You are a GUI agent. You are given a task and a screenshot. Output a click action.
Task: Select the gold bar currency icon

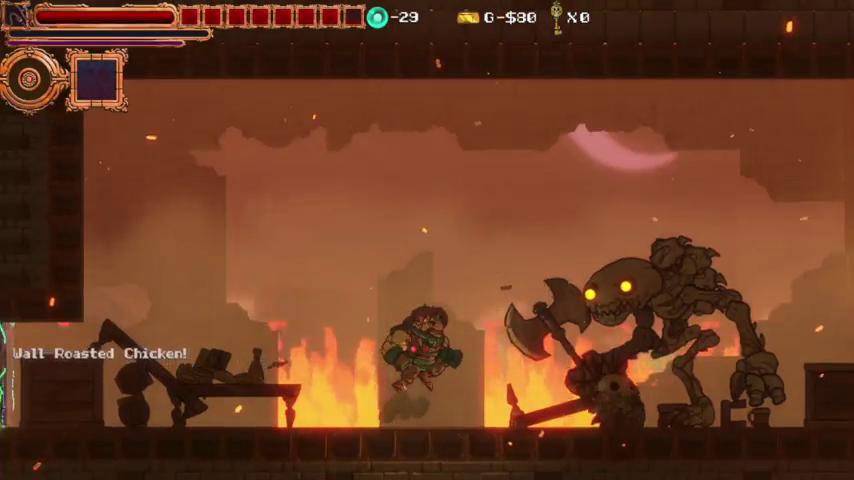468,17
